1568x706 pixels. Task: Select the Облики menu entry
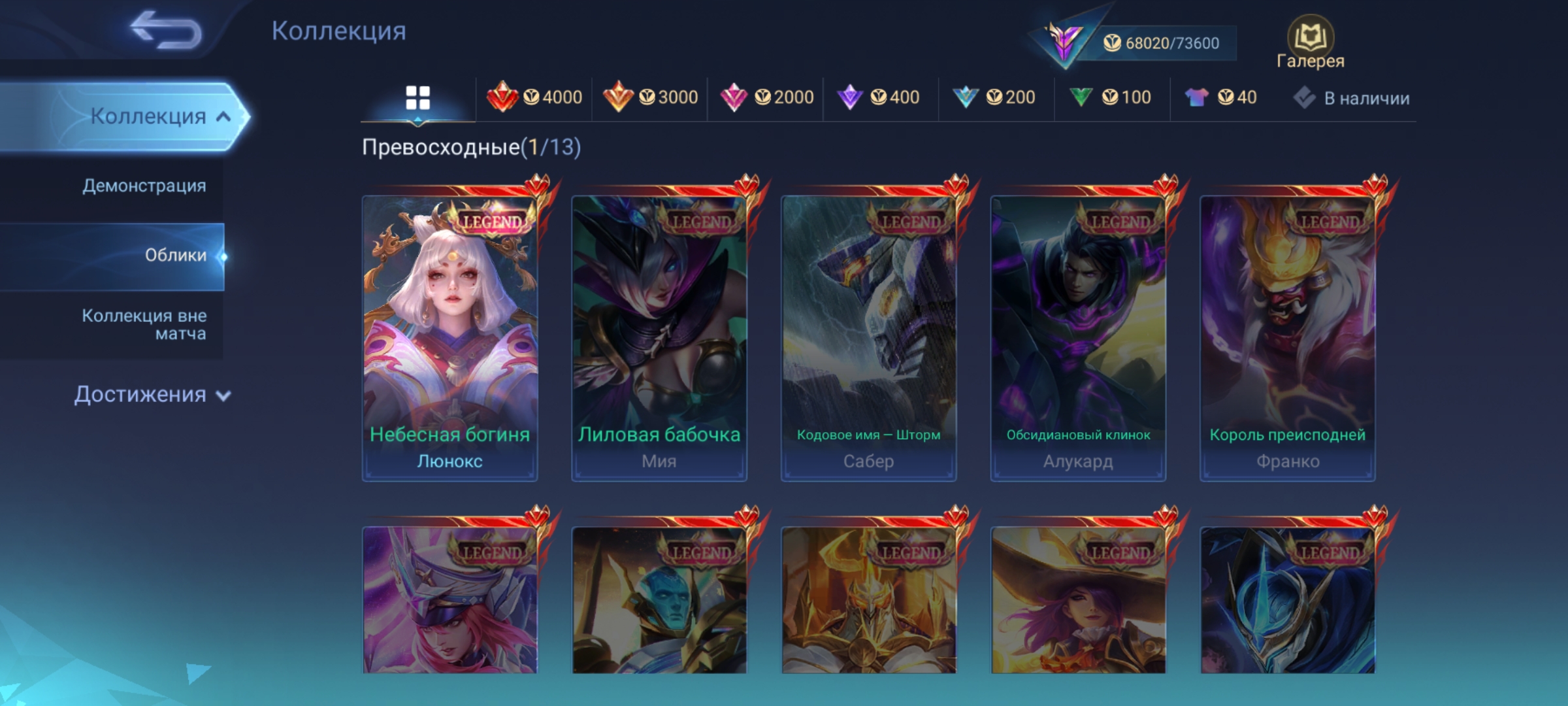point(175,256)
